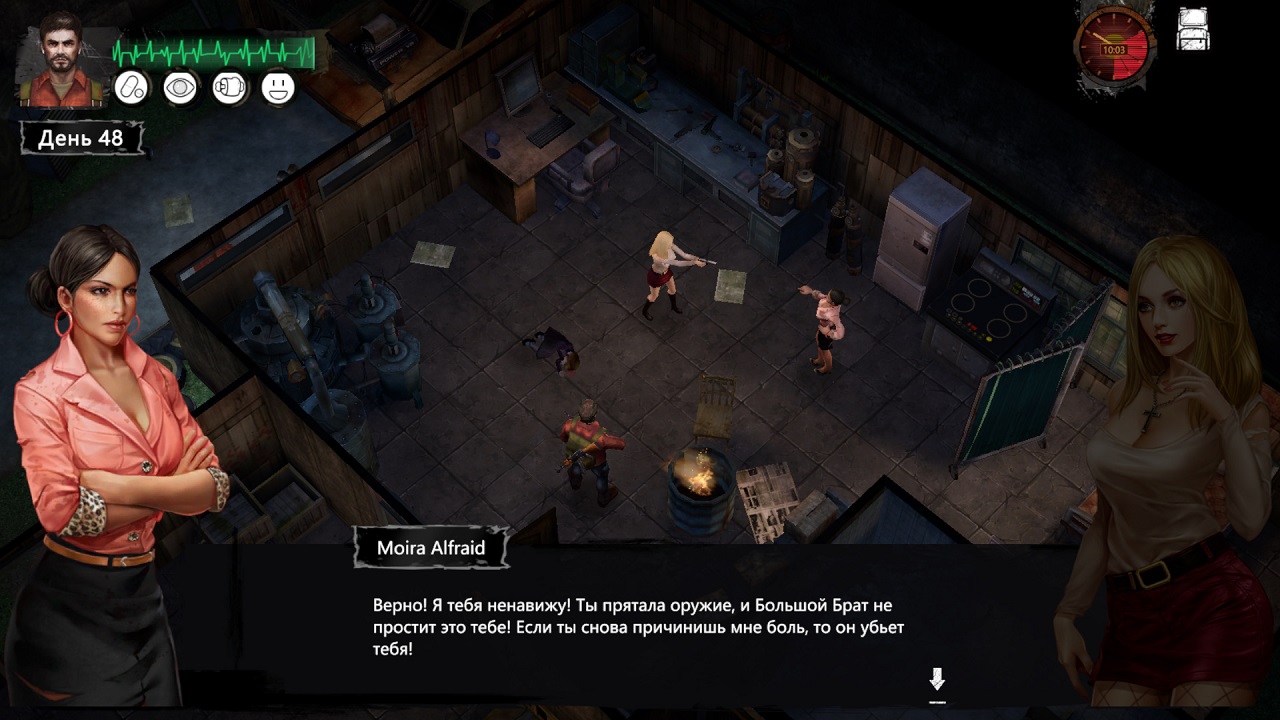
Task: Open the toilet paper roll status
Action: [229, 88]
